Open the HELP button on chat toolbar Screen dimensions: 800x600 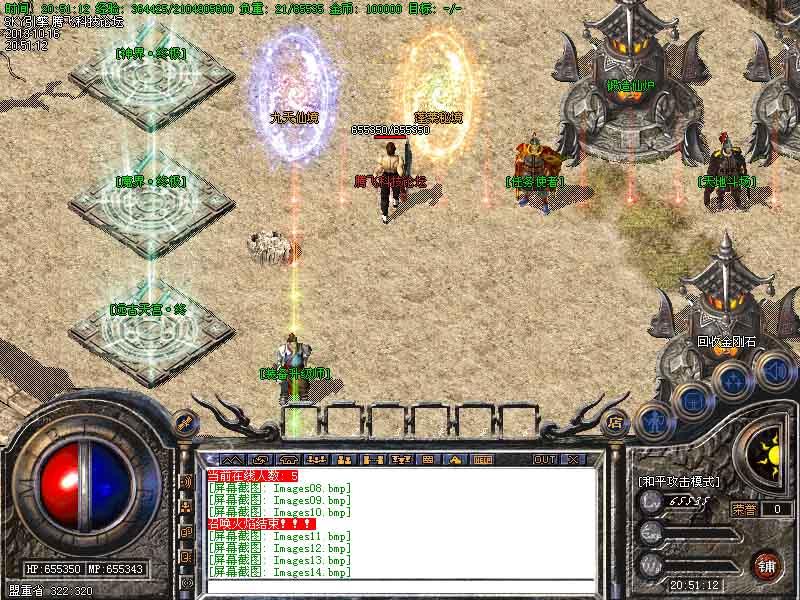(x=482, y=460)
